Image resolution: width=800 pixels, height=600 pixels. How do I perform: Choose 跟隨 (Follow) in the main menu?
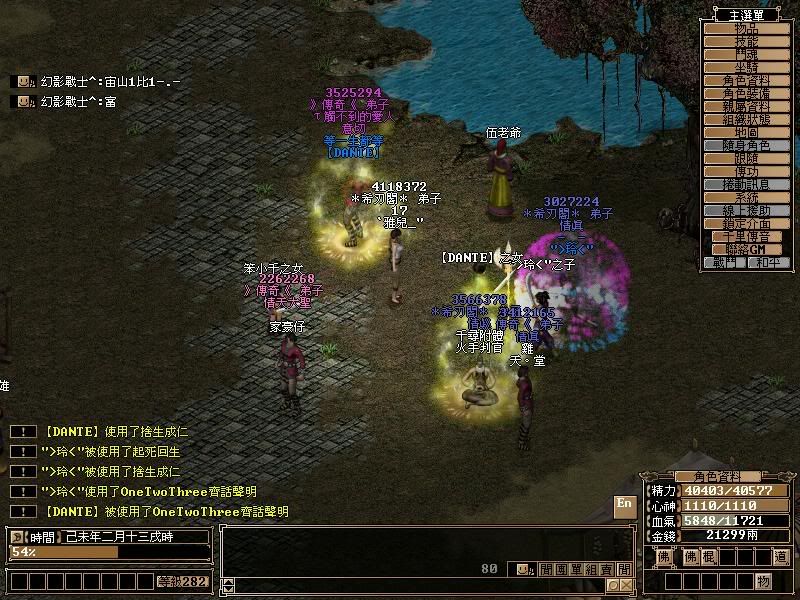click(746, 158)
